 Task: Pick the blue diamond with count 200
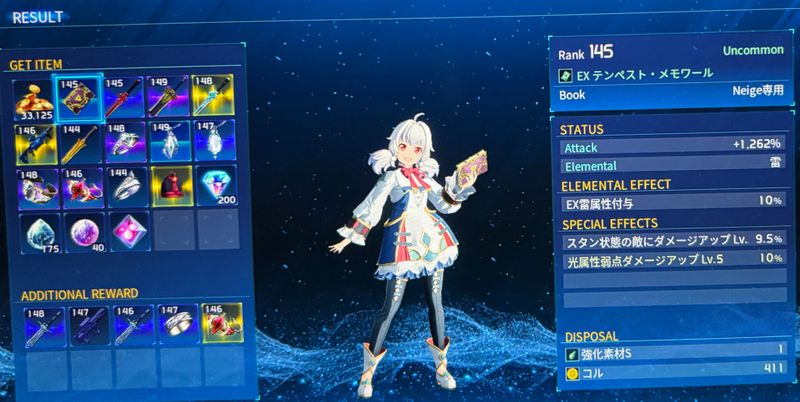[215, 186]
